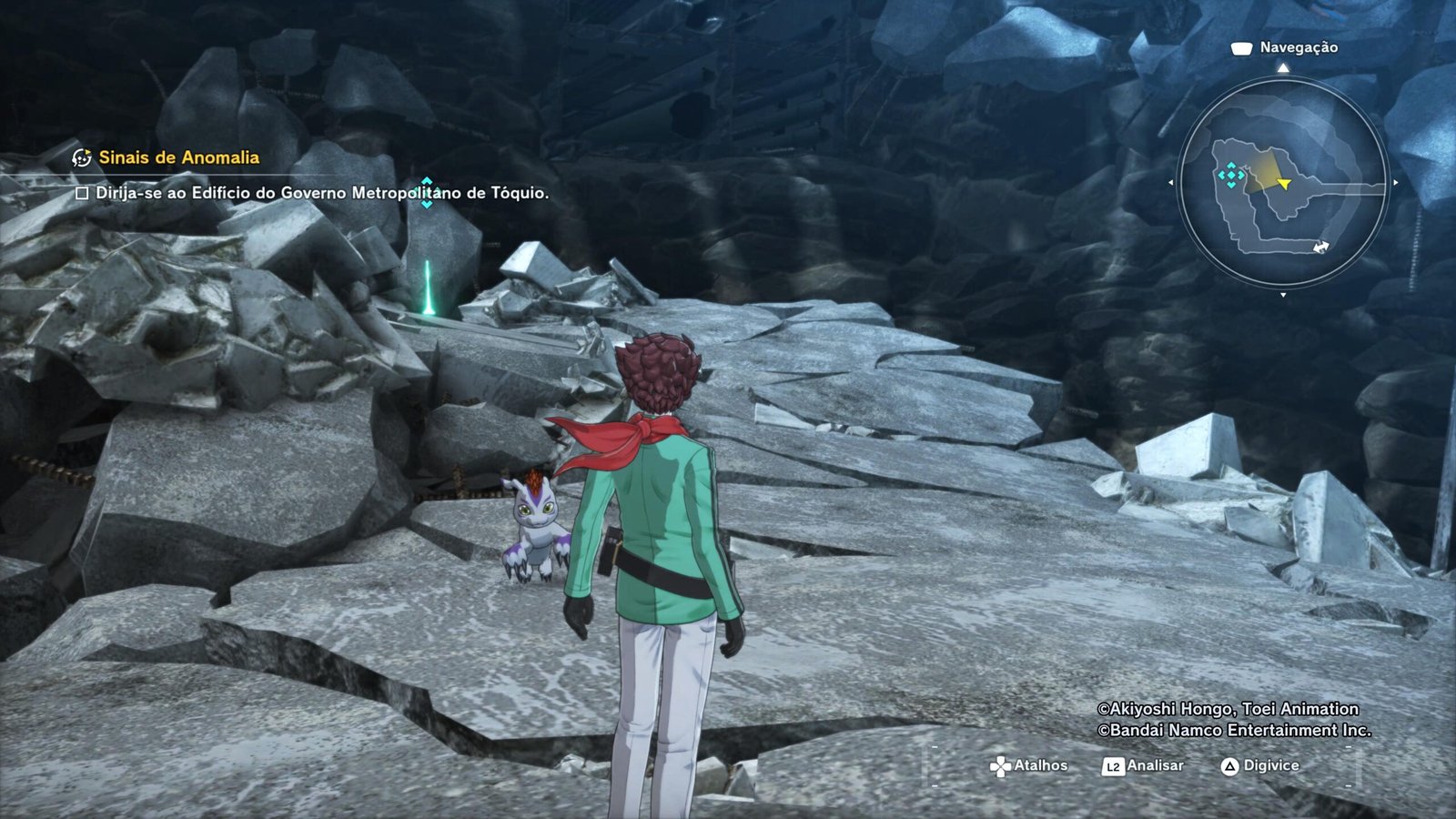Choose the Analisar option
Image resolution: width=1456 pixels, height=819 pixels.
[1144, 766]
